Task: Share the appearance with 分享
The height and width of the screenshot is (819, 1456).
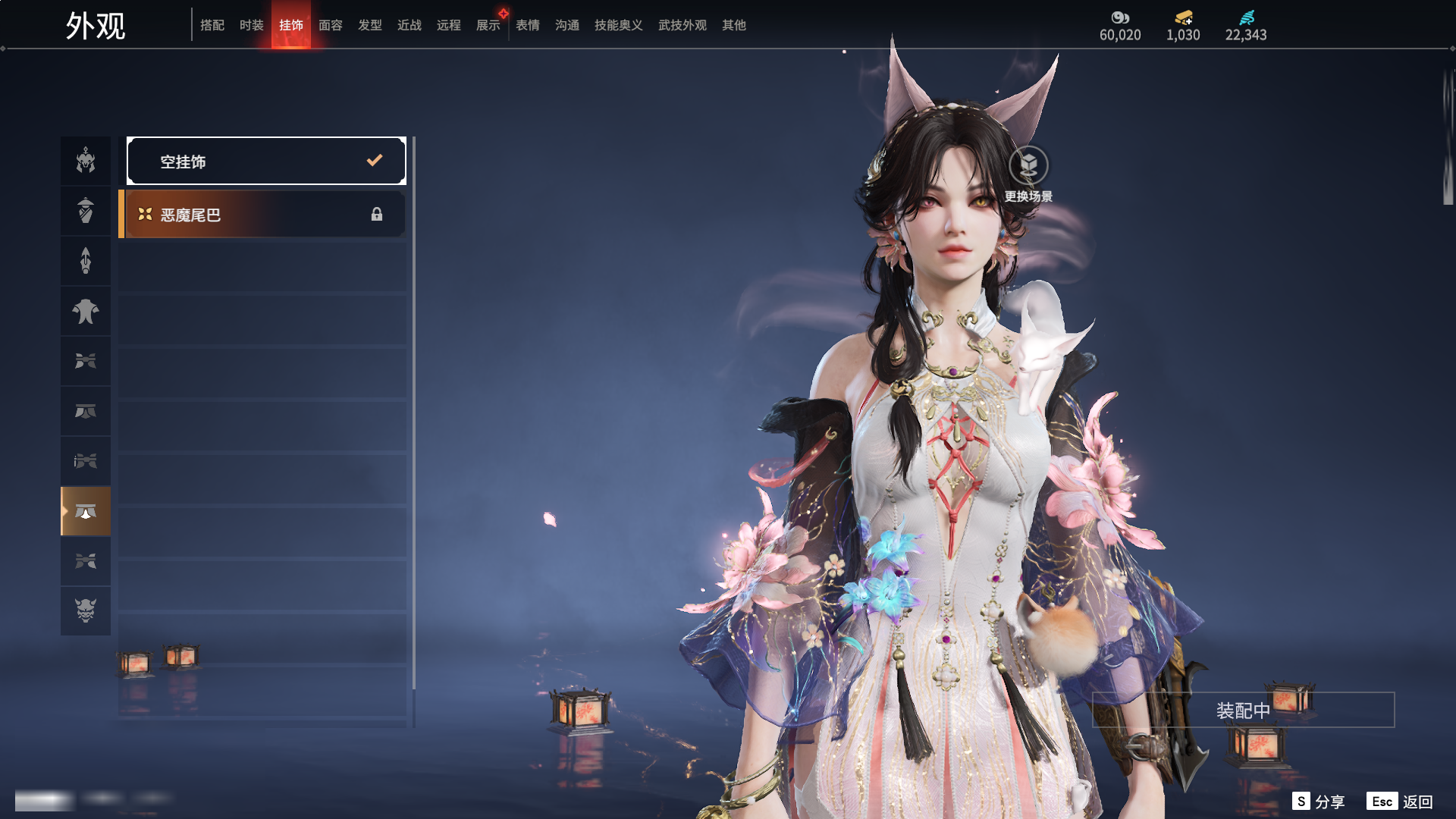Action: (x=1319, y=802)
